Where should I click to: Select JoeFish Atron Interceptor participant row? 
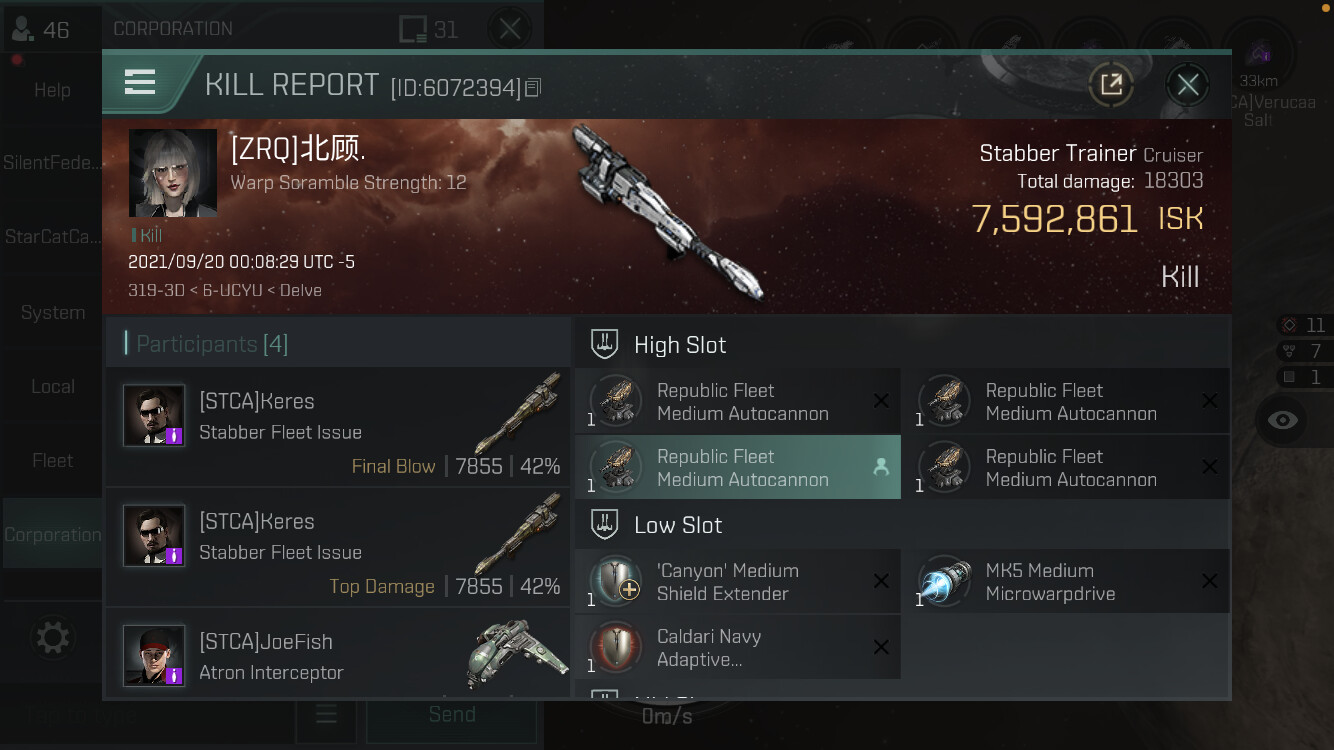point(338,655)
